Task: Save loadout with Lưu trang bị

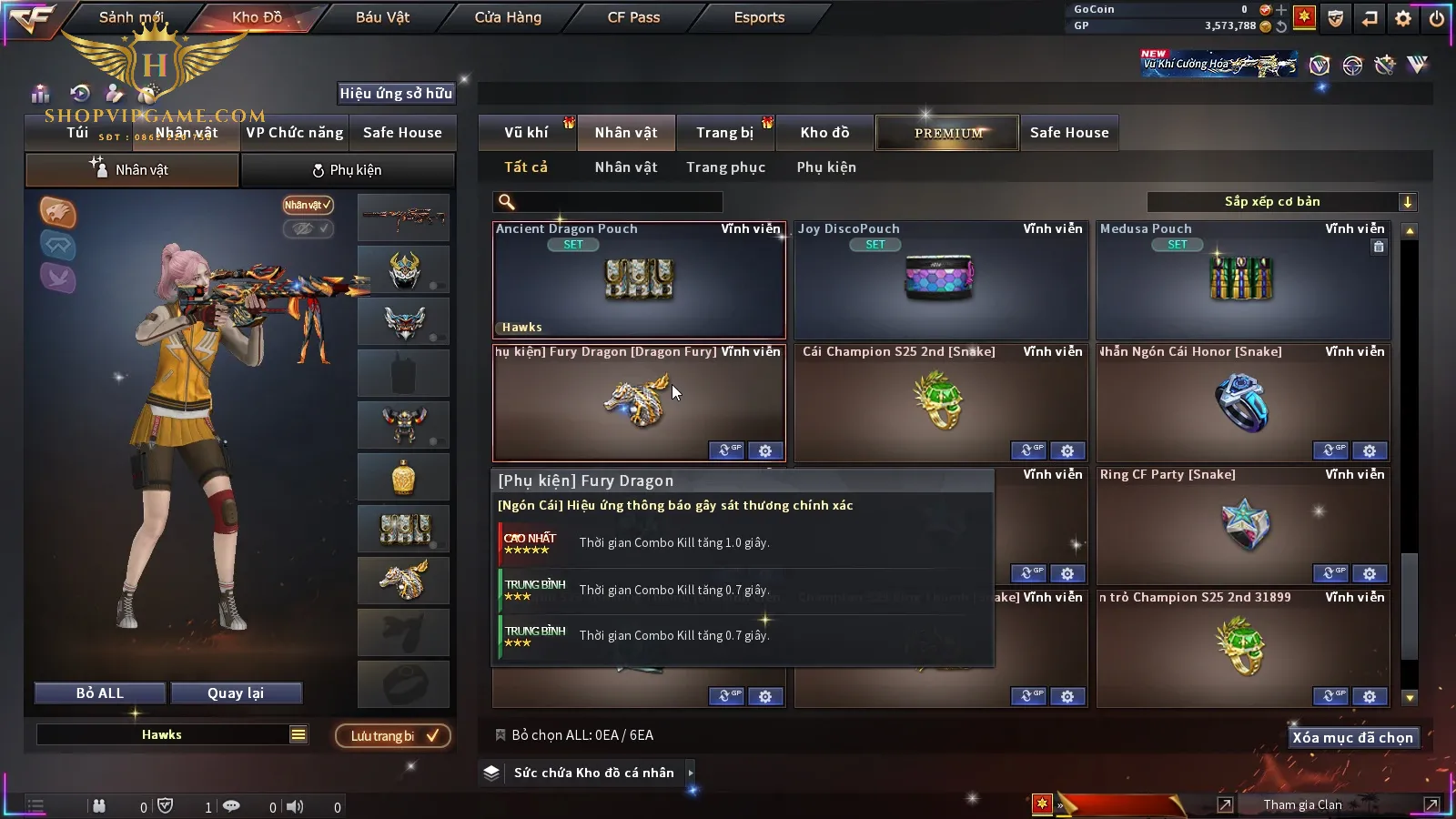Action: coord(393,736)
